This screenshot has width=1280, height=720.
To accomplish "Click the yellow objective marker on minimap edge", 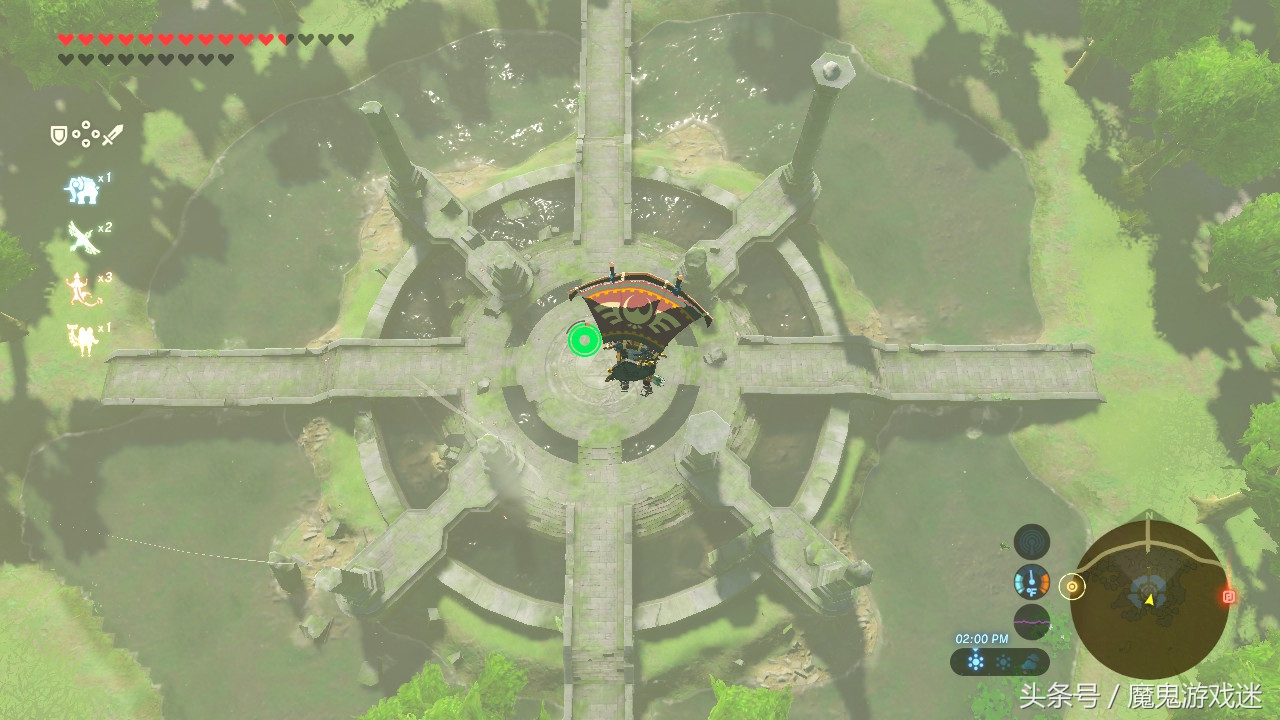I will point(1073,587).
